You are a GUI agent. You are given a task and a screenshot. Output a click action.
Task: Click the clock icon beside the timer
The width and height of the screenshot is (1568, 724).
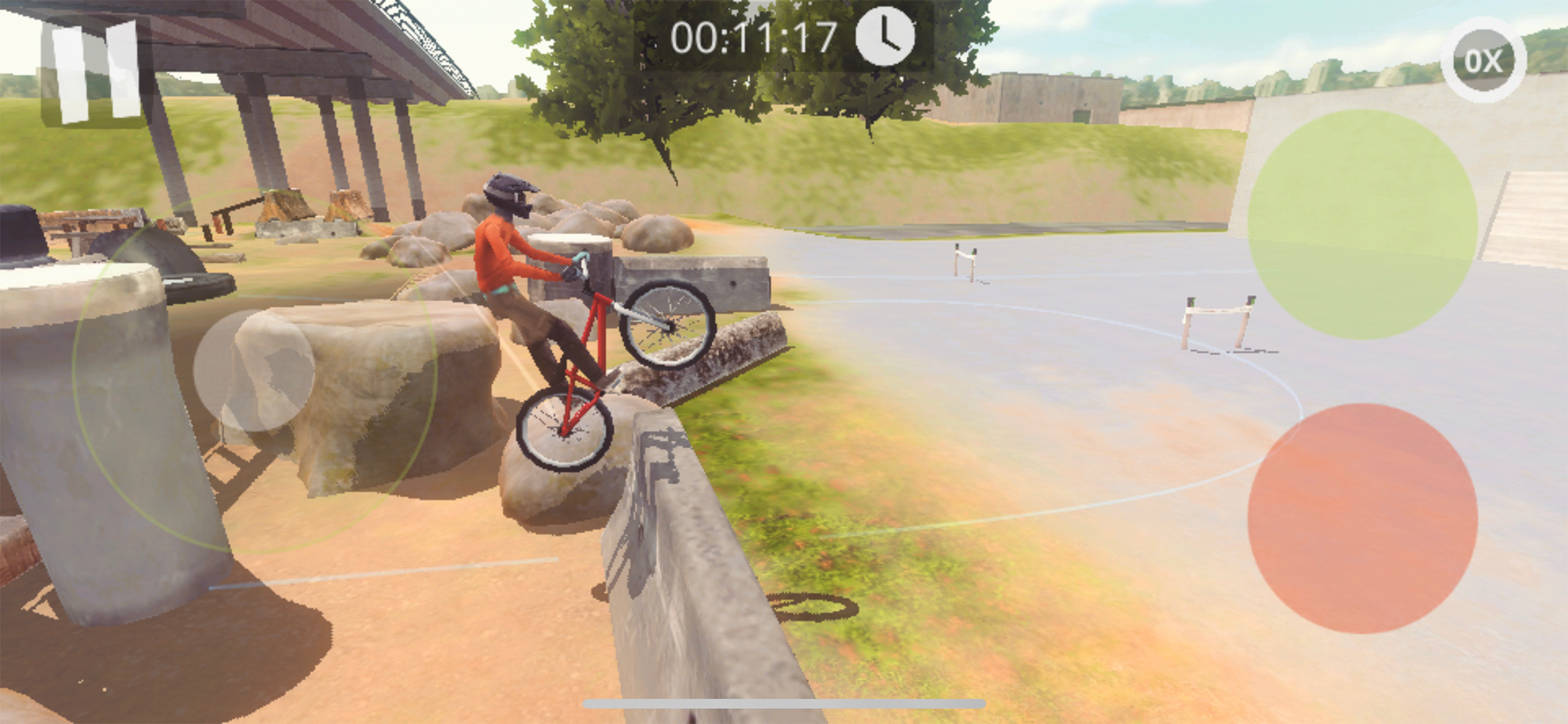point(884,36)
